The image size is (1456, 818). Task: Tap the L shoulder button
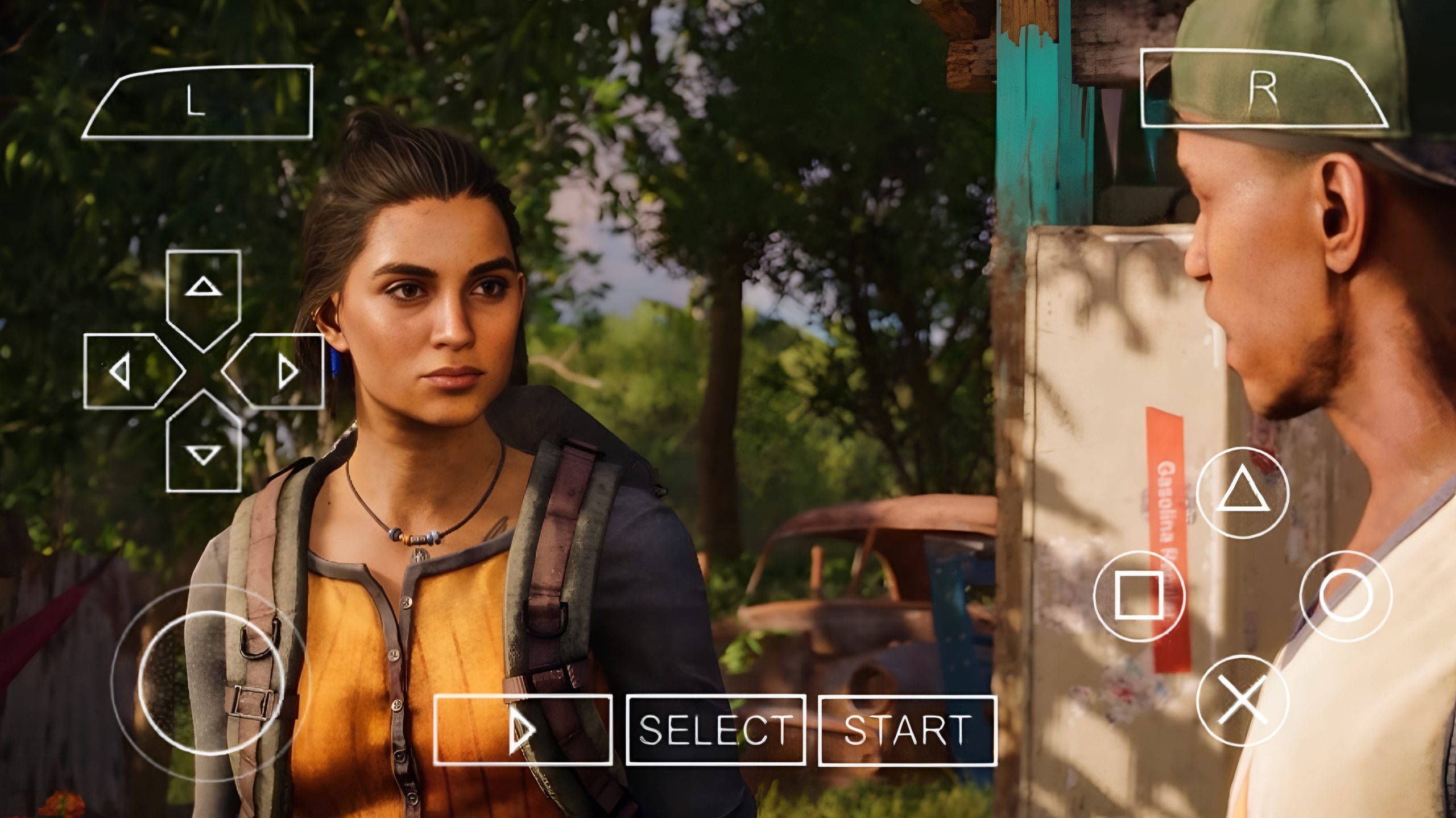click(x=197, y=103)
